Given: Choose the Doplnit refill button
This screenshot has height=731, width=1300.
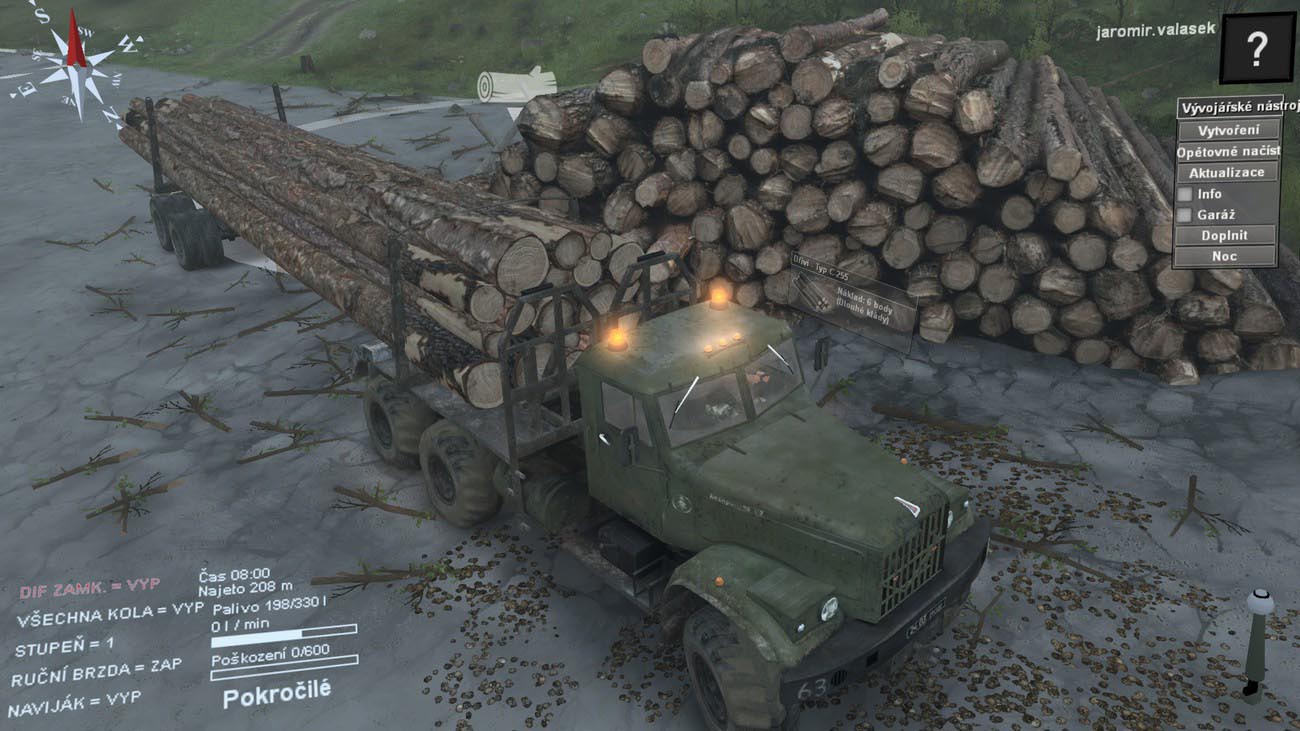Looking at the screenshot, I should click(x=1227, y=236).
